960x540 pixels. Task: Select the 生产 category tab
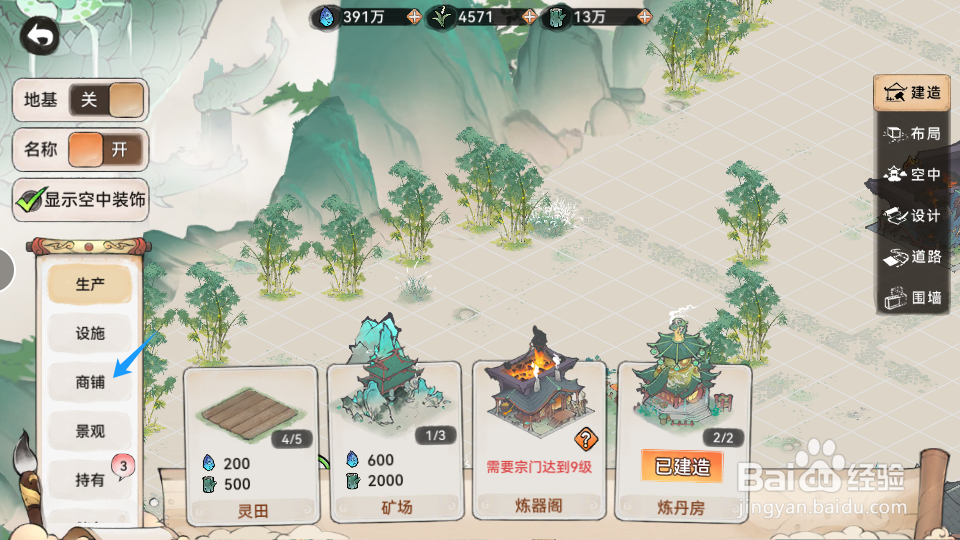coord(90,284)
